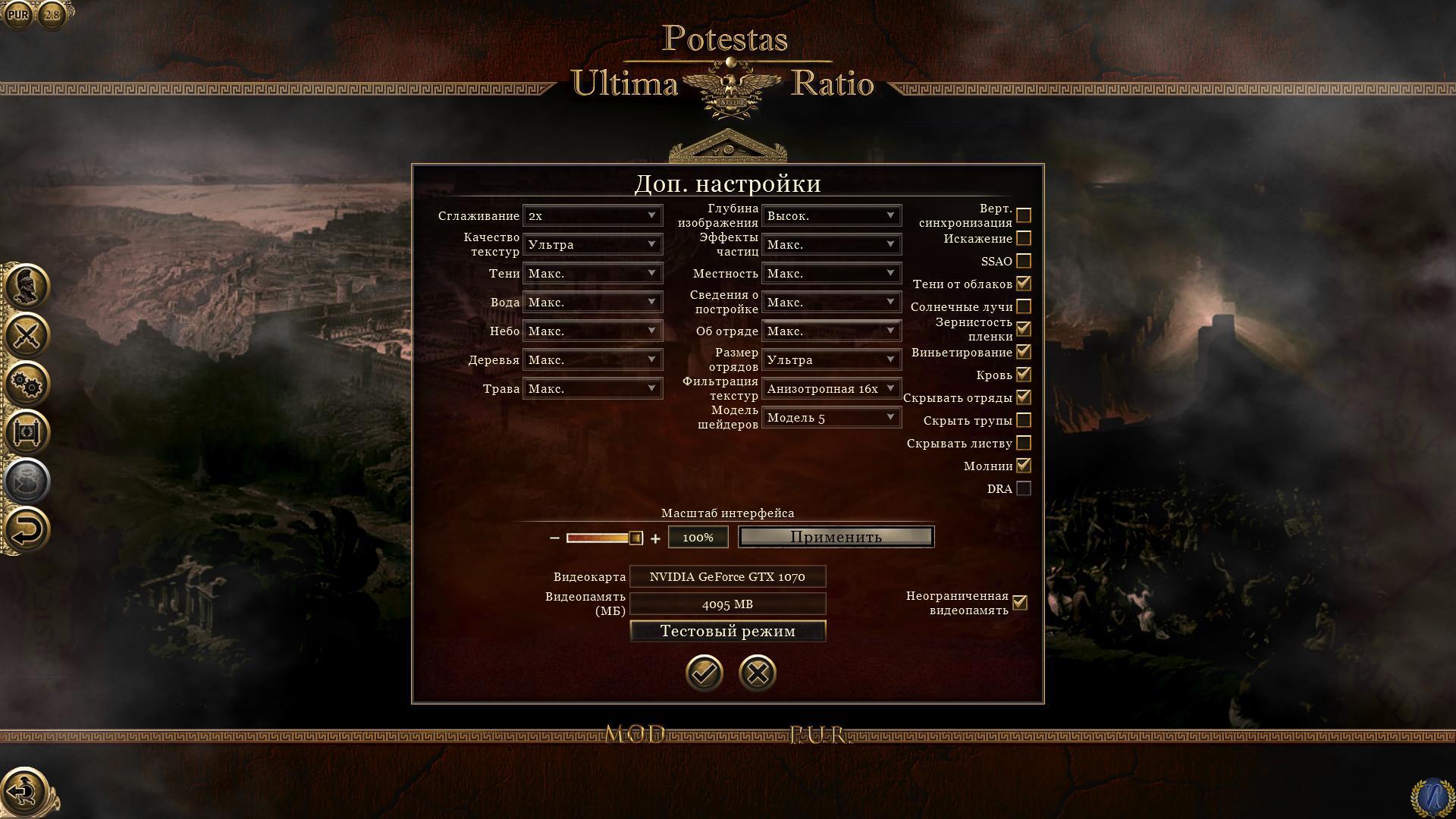The width and height of the screenshot is (1456, 819).
Task: Change the Тени shadows dropdown
Action: (x=592, y=273)
